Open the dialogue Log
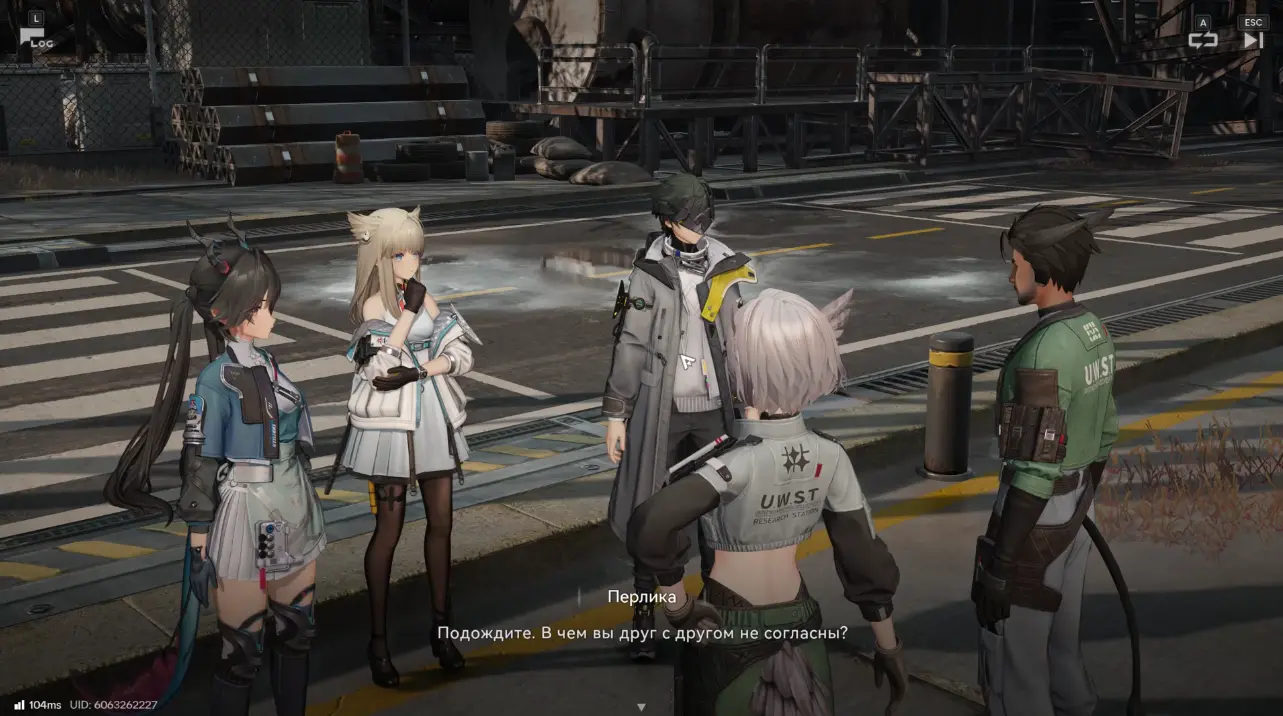The image size is (1283, 716). 35,38
